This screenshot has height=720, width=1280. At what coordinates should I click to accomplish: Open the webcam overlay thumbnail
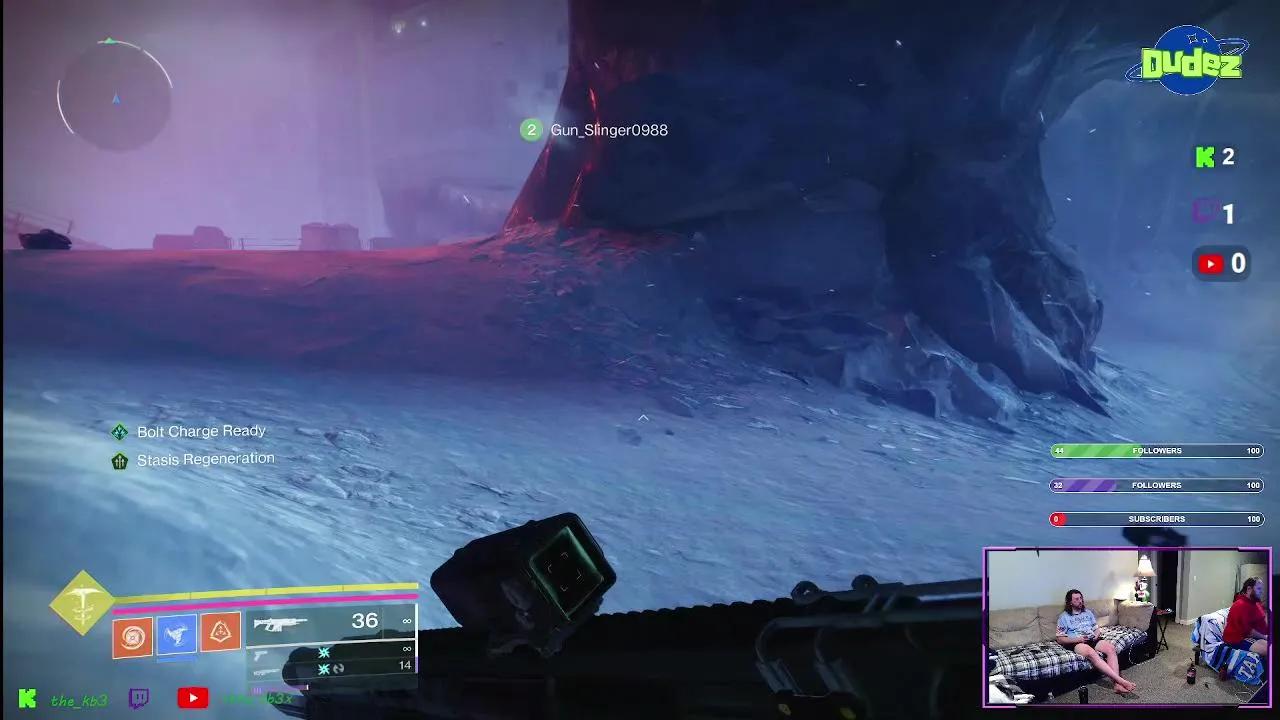(1127, 627)
